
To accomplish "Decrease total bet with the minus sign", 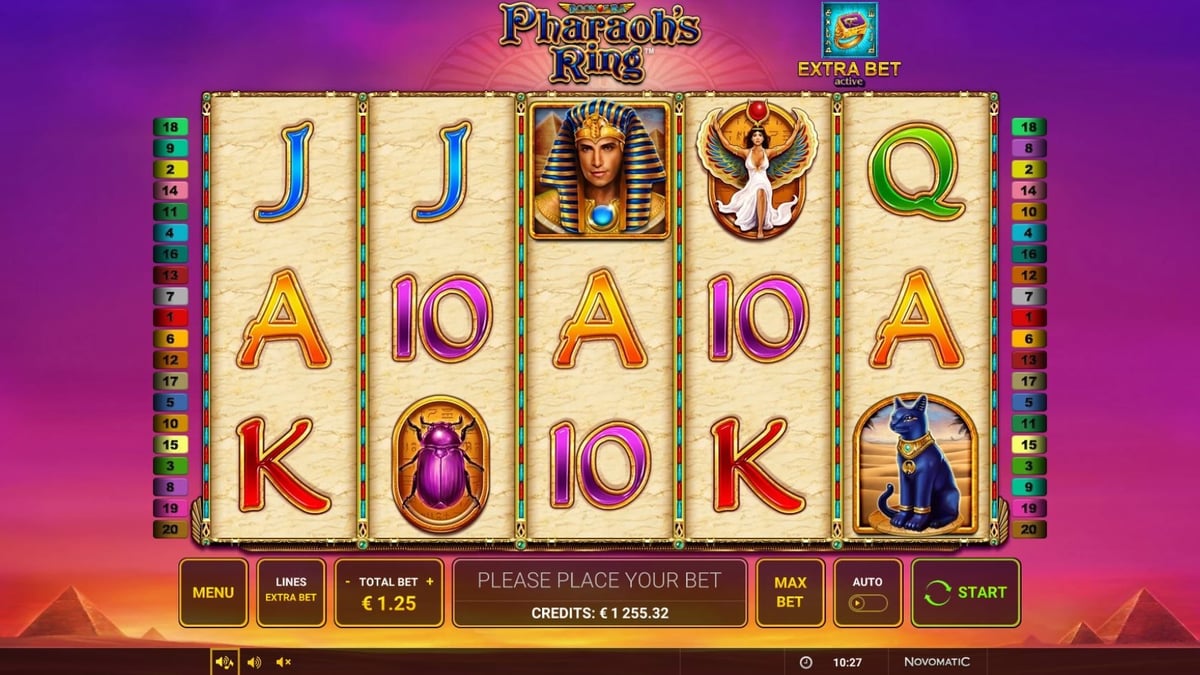I will (346, 581).
